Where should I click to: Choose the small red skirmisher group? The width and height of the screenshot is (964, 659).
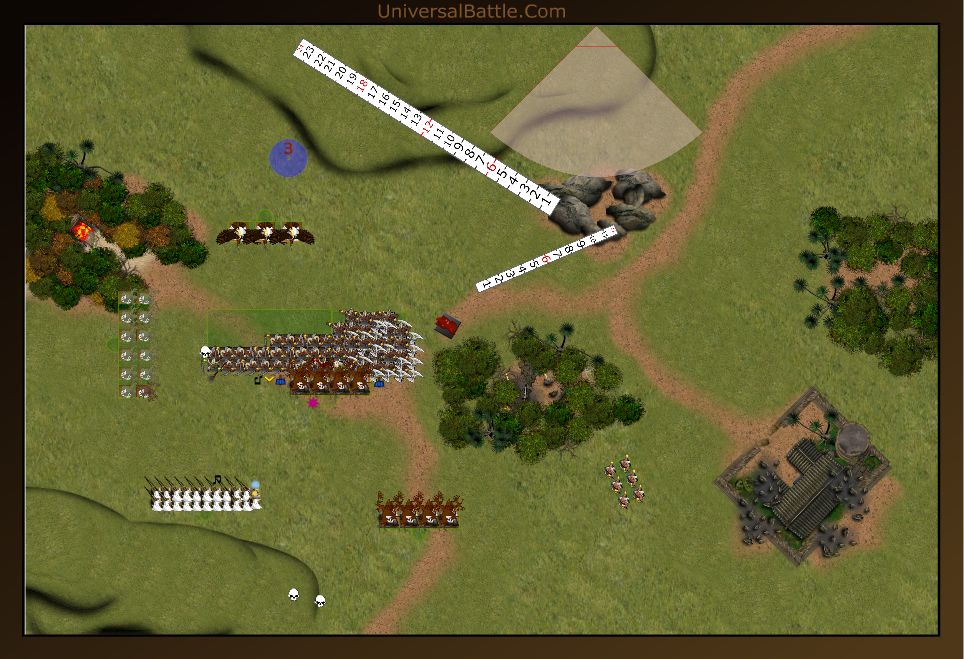point(625,481)
